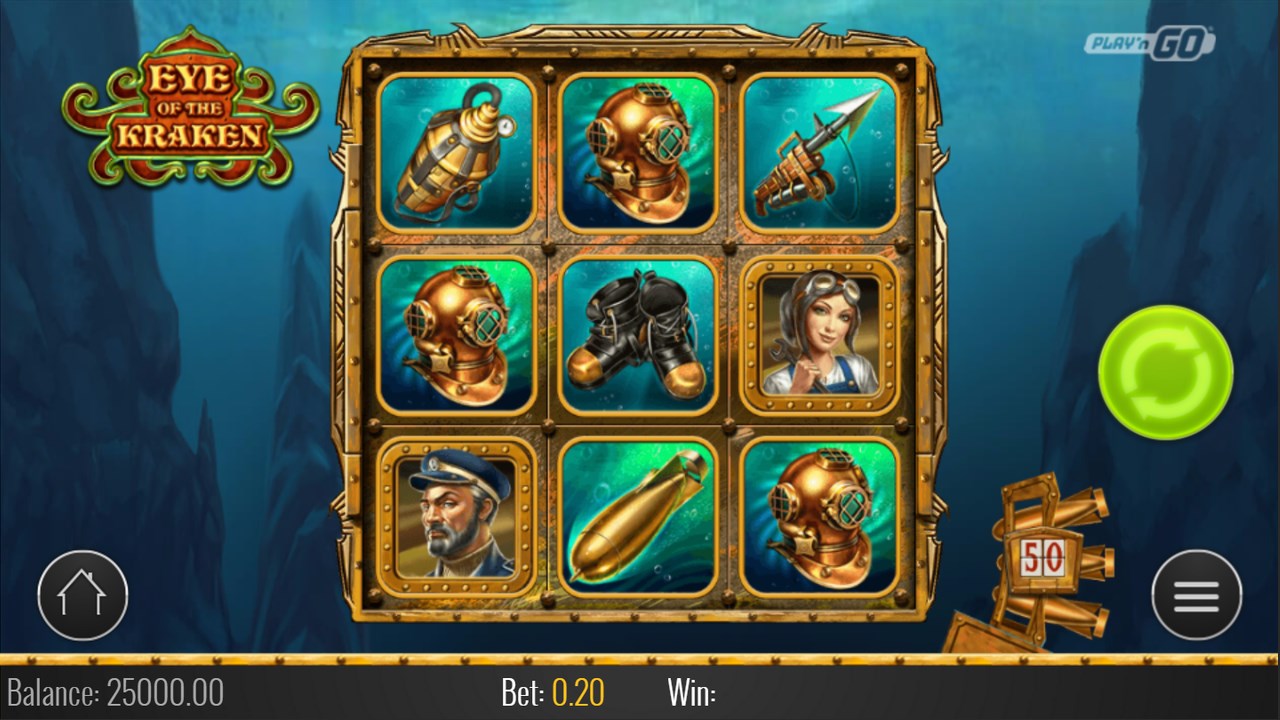Click the Win field
Image resolution: width=1280 pixels, height=720 pixels.
pos(690,690)
